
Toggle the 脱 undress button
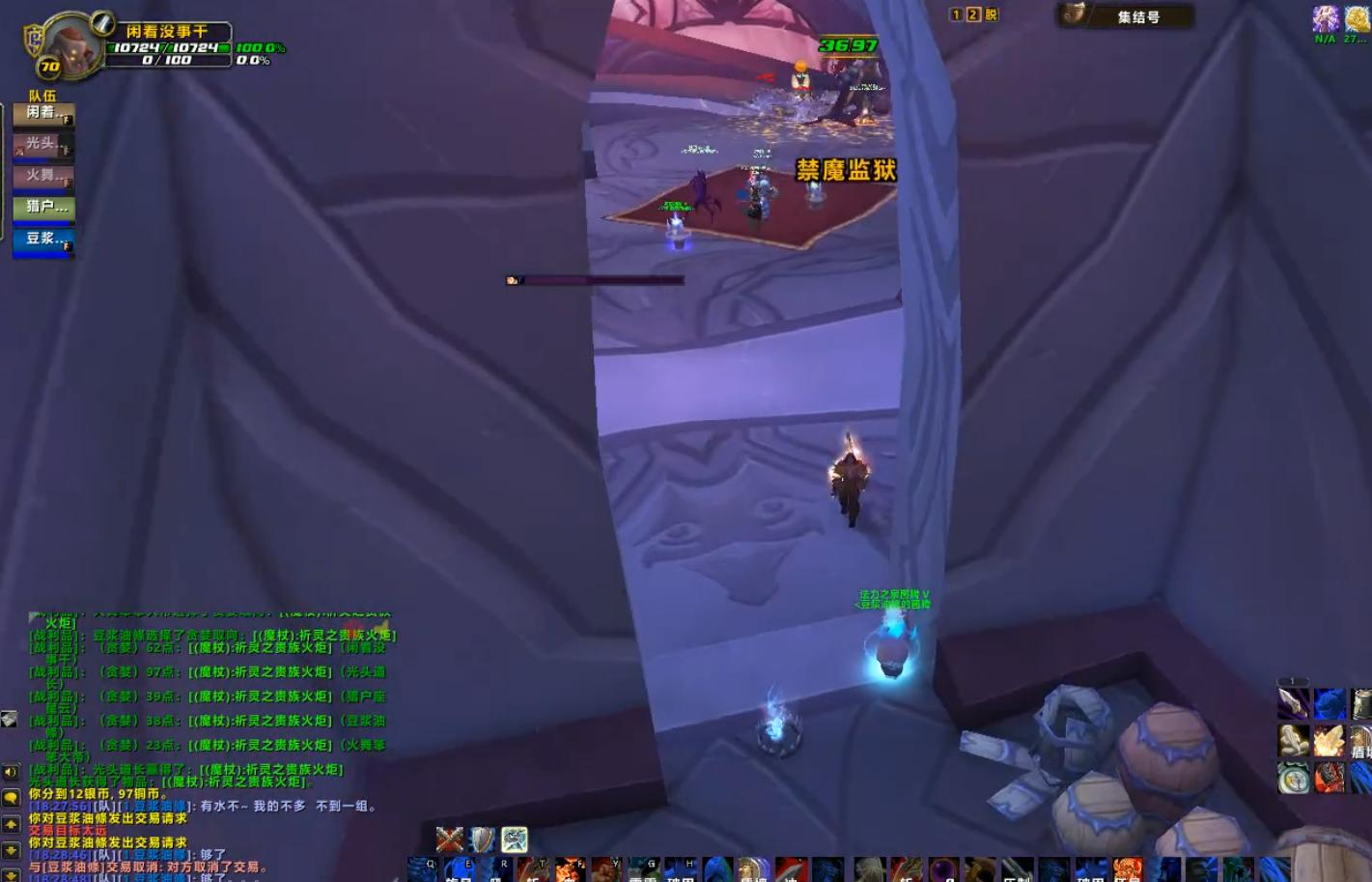990,14
